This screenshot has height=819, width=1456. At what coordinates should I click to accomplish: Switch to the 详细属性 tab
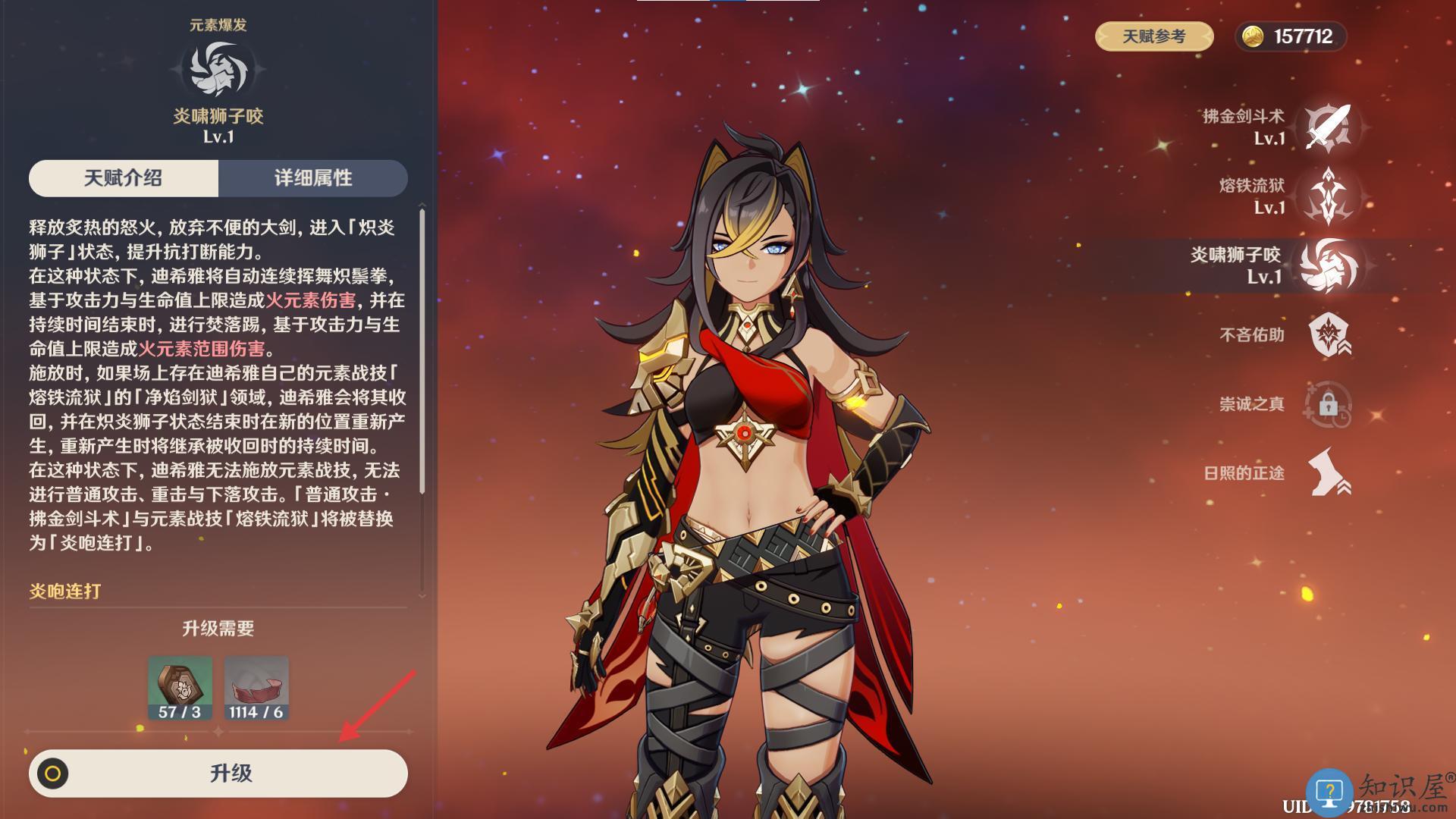(312, 178)
